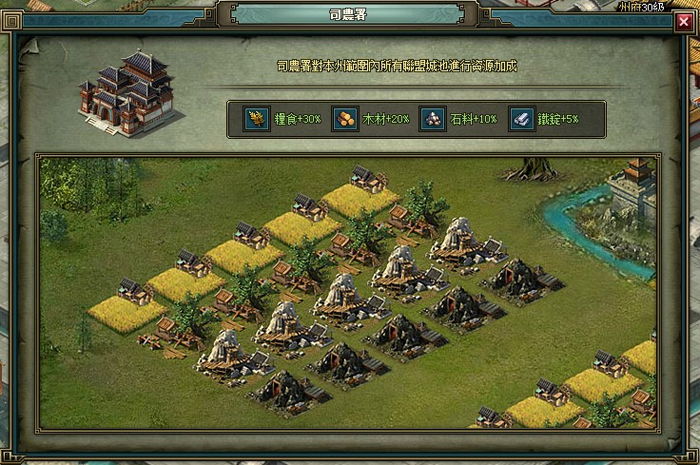
Task: Select the stone 石料+10% bonus icon
Action: (433, 118)
